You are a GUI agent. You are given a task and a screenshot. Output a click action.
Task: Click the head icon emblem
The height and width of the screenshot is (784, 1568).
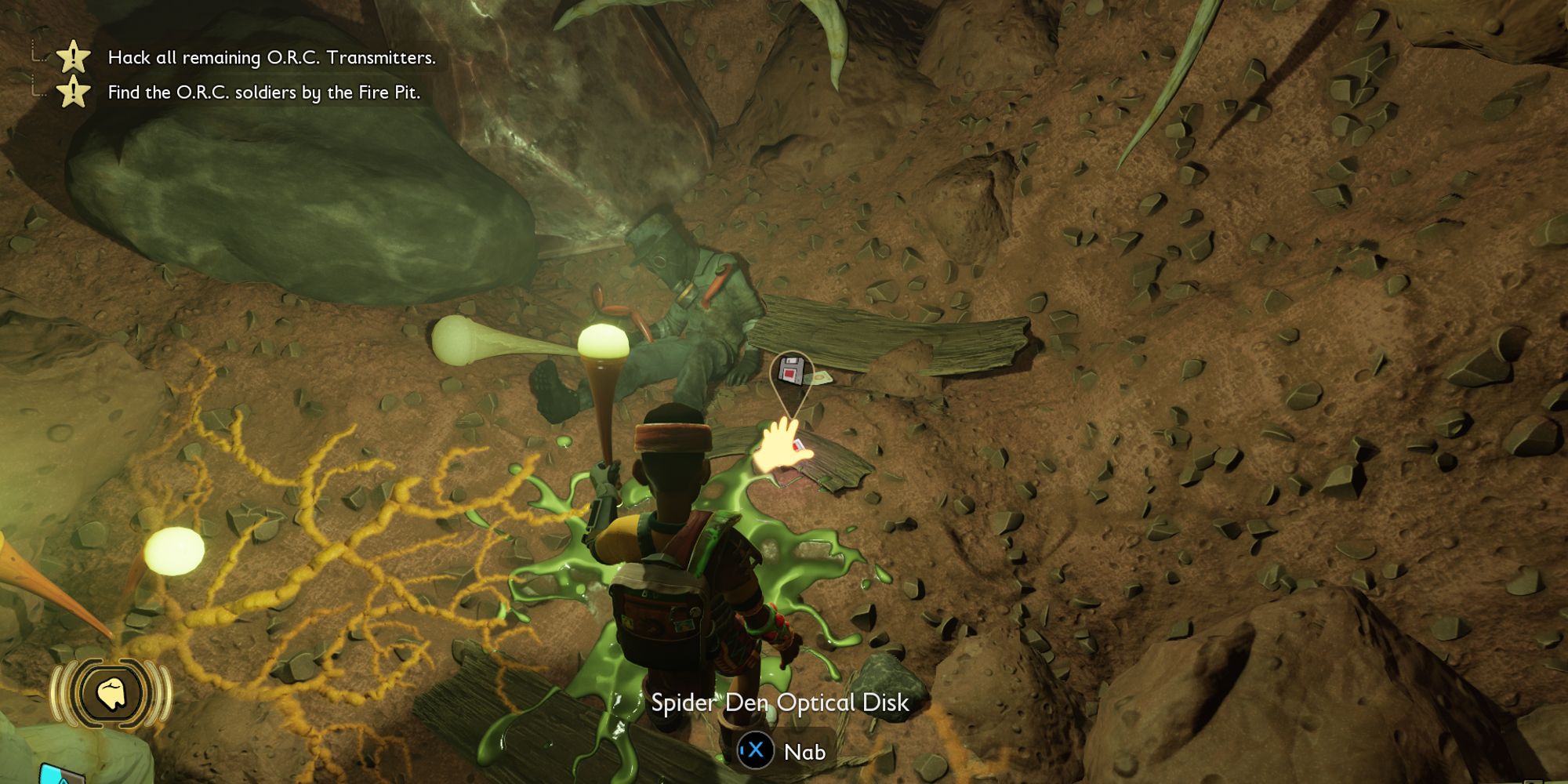[x=111, y=694]
